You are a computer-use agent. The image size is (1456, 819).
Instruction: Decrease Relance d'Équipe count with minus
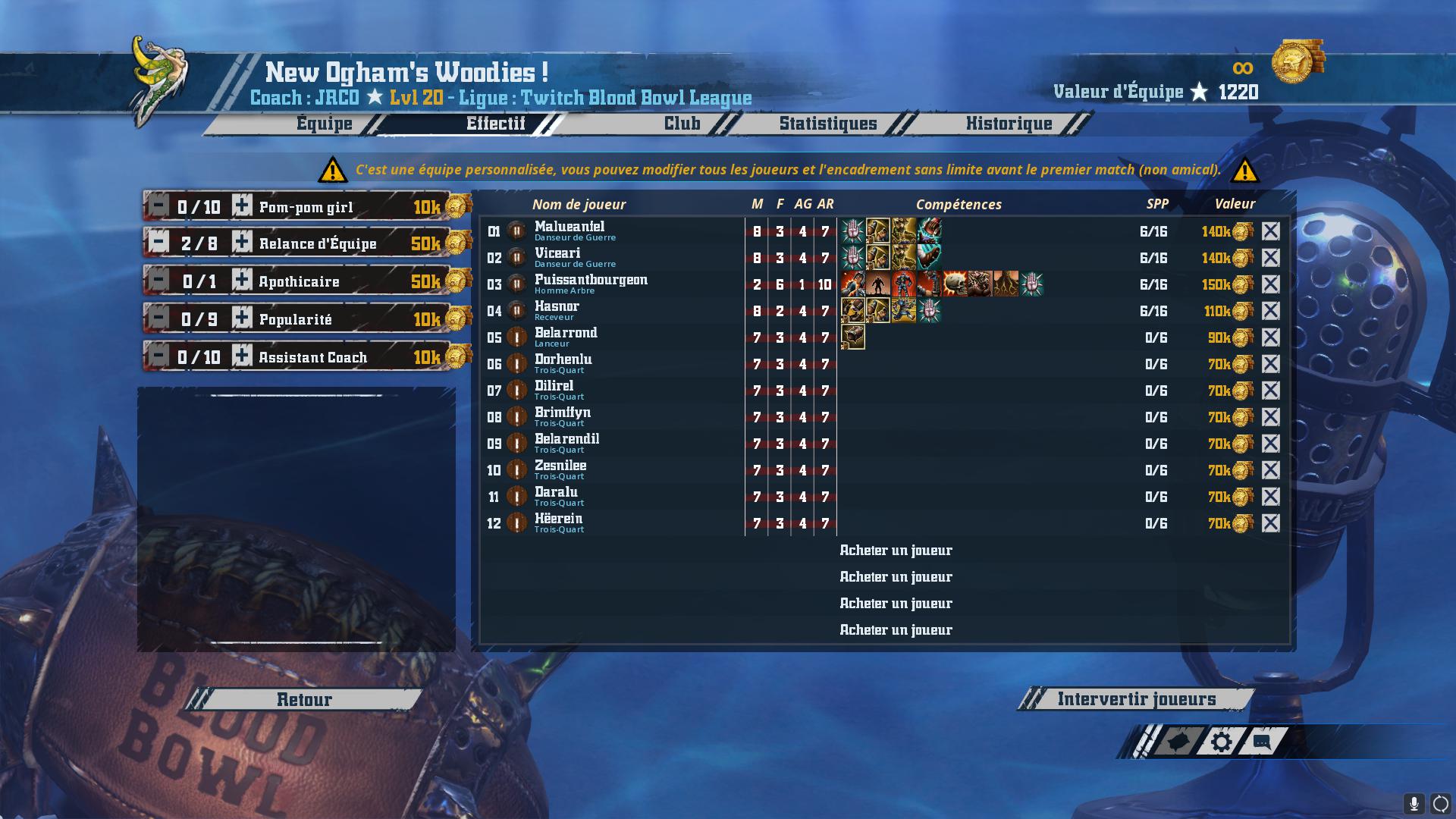tap(158, 243)
